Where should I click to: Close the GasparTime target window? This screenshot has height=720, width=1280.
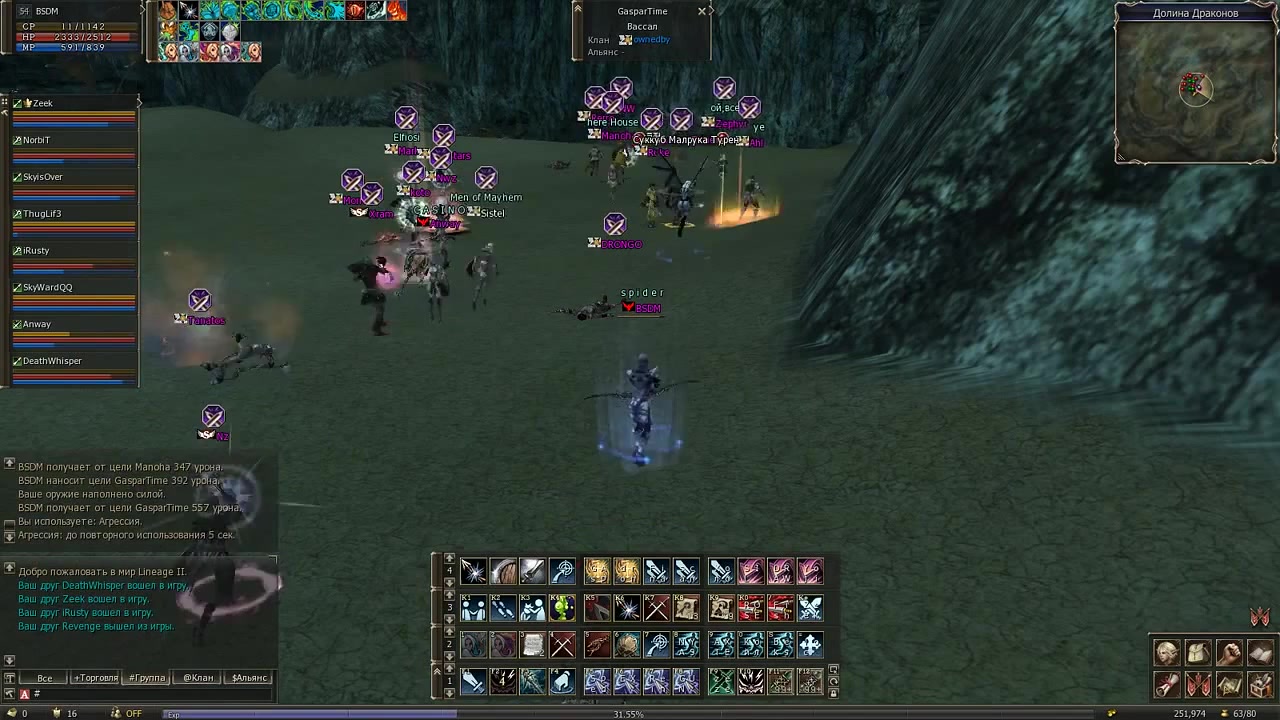[702, 11]
